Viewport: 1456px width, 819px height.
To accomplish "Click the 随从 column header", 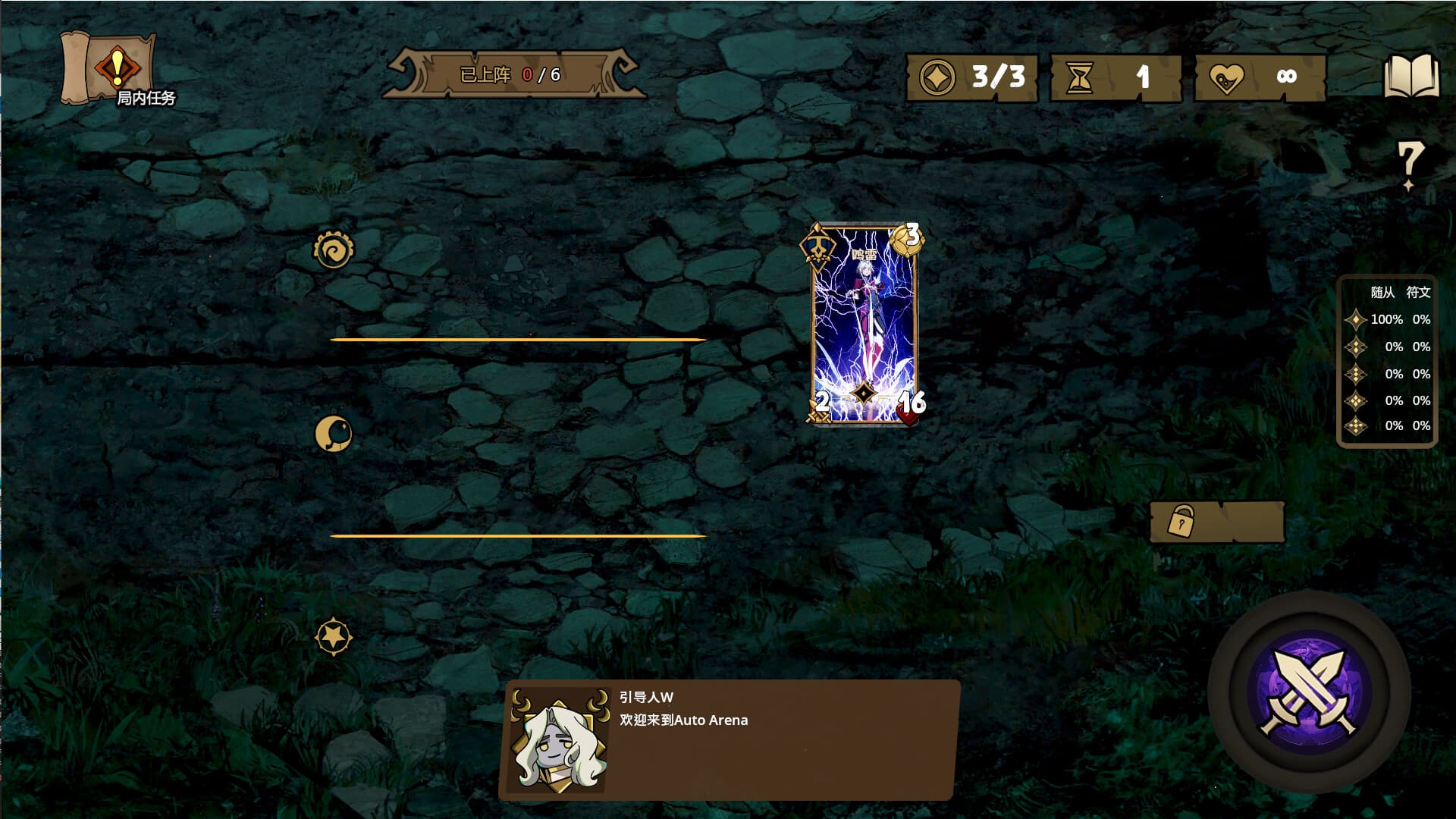I will point(1384,293).
